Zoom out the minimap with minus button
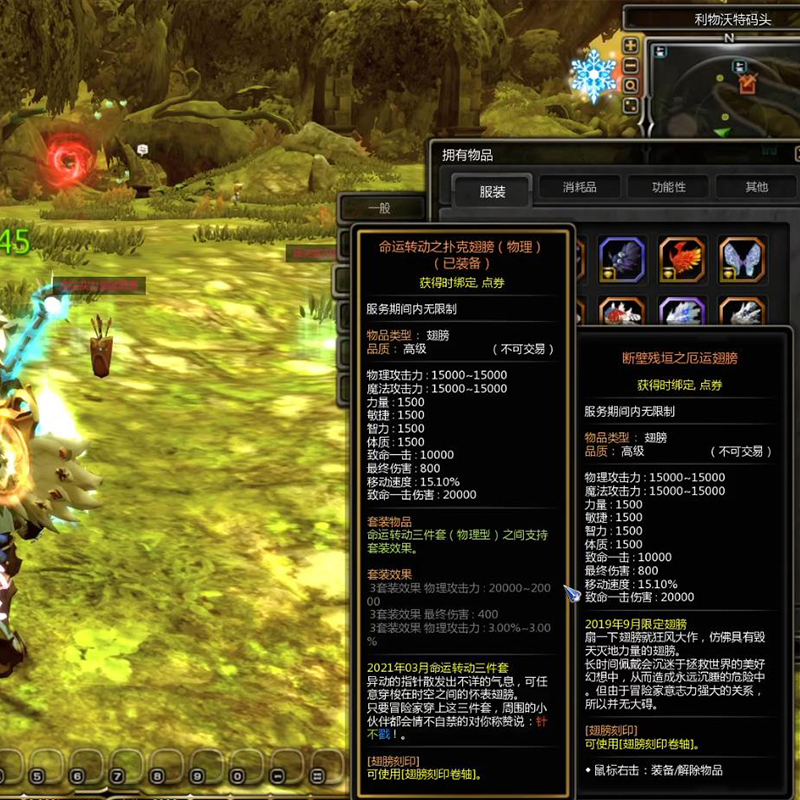 pos(631,66)
